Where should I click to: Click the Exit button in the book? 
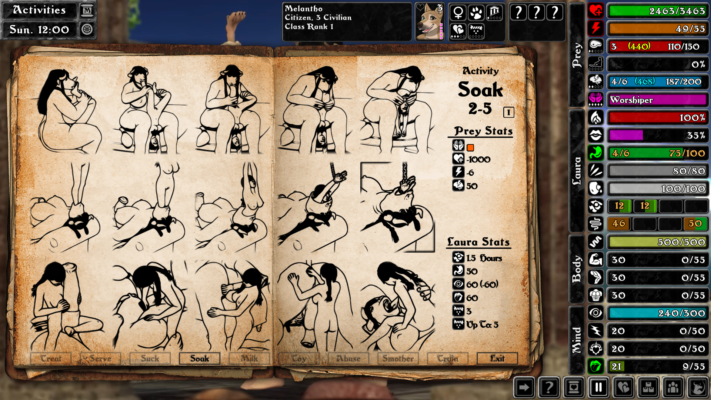[497, 358]
